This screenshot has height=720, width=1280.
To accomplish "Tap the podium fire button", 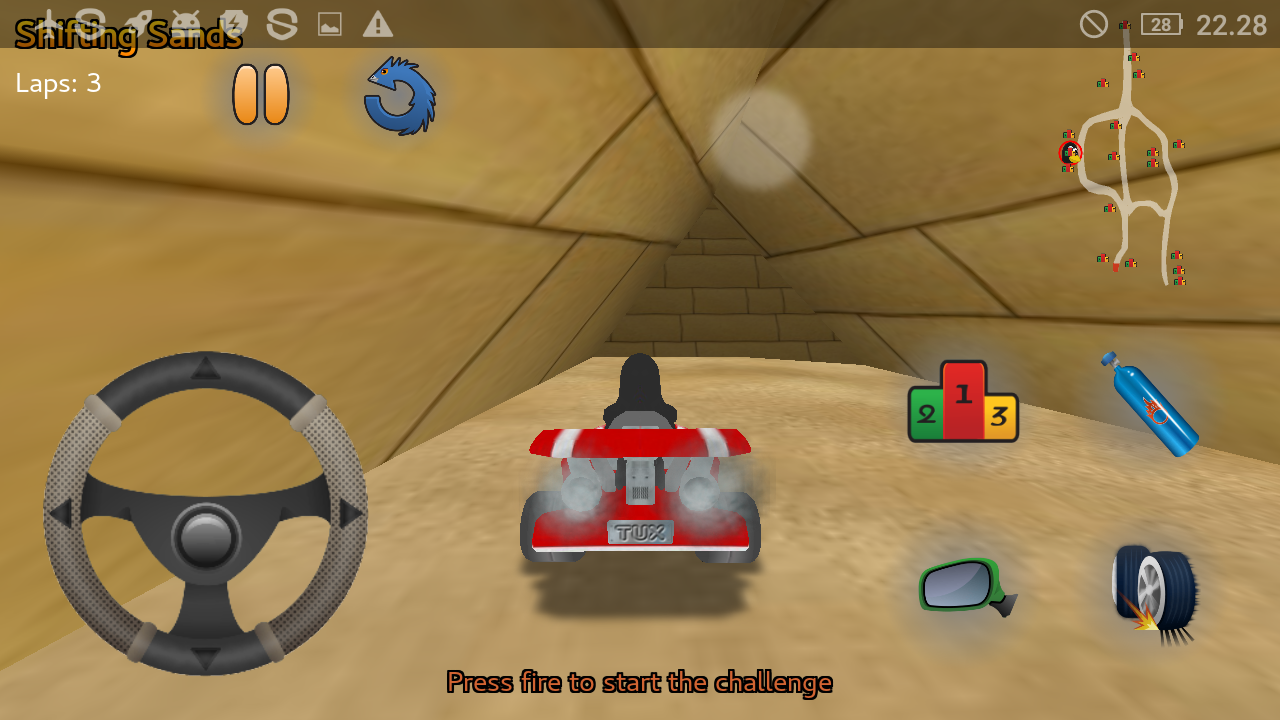I will pos(963,402).
